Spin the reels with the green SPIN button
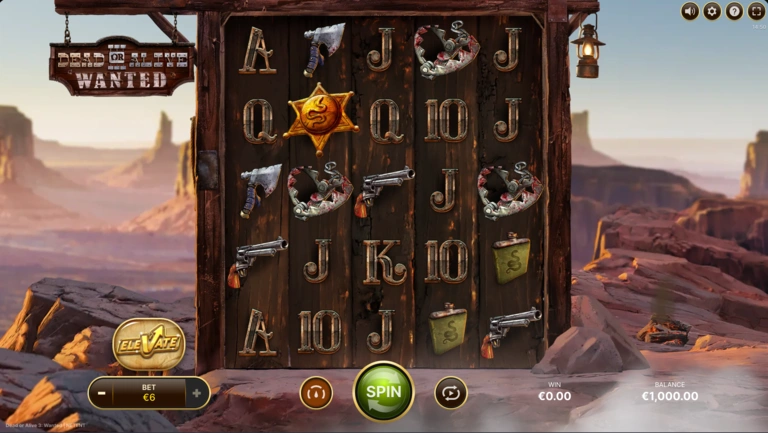 (383, 391)
